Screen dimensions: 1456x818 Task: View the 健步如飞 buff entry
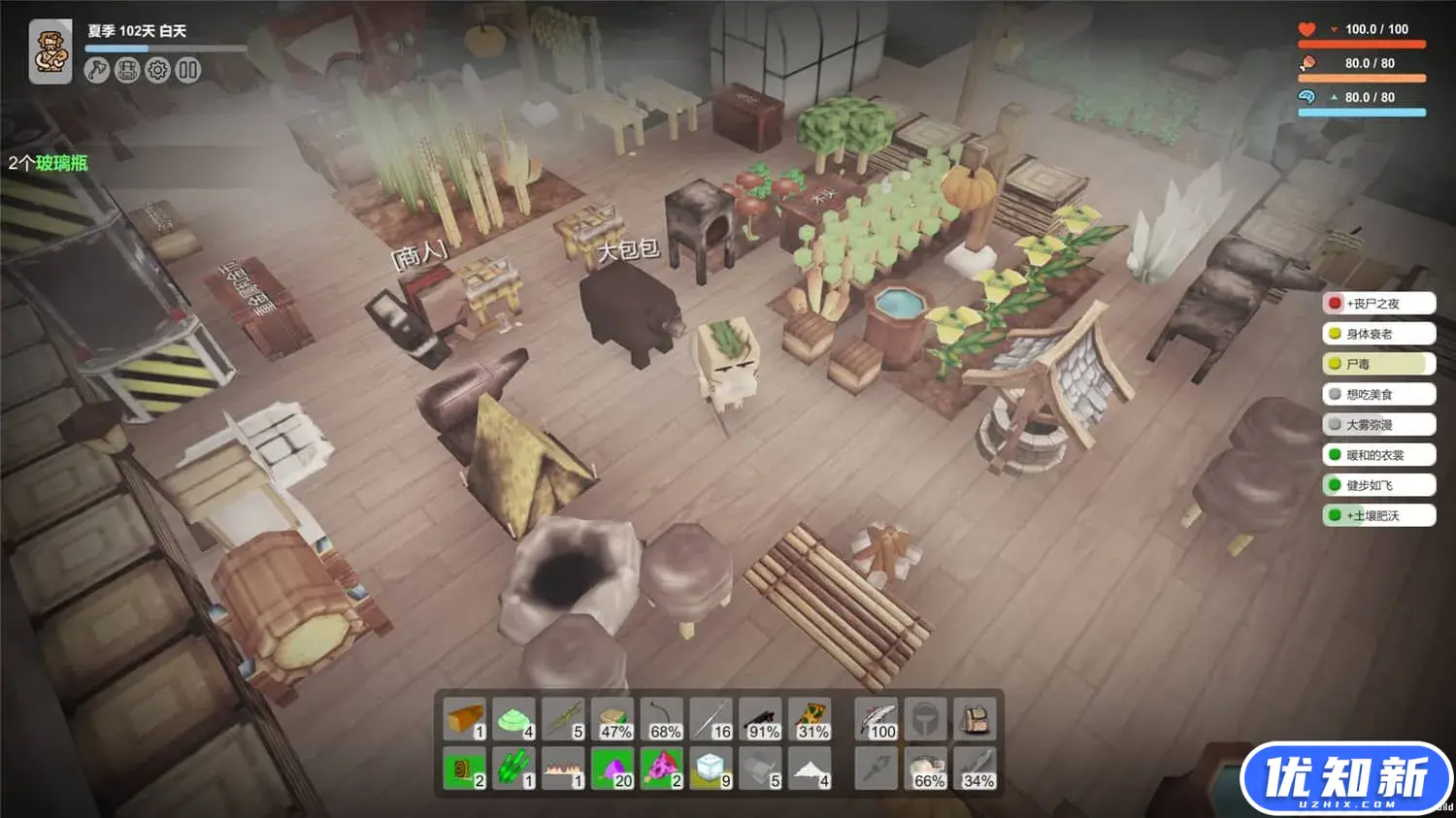pyautogui.click(x=1378, y=485)
